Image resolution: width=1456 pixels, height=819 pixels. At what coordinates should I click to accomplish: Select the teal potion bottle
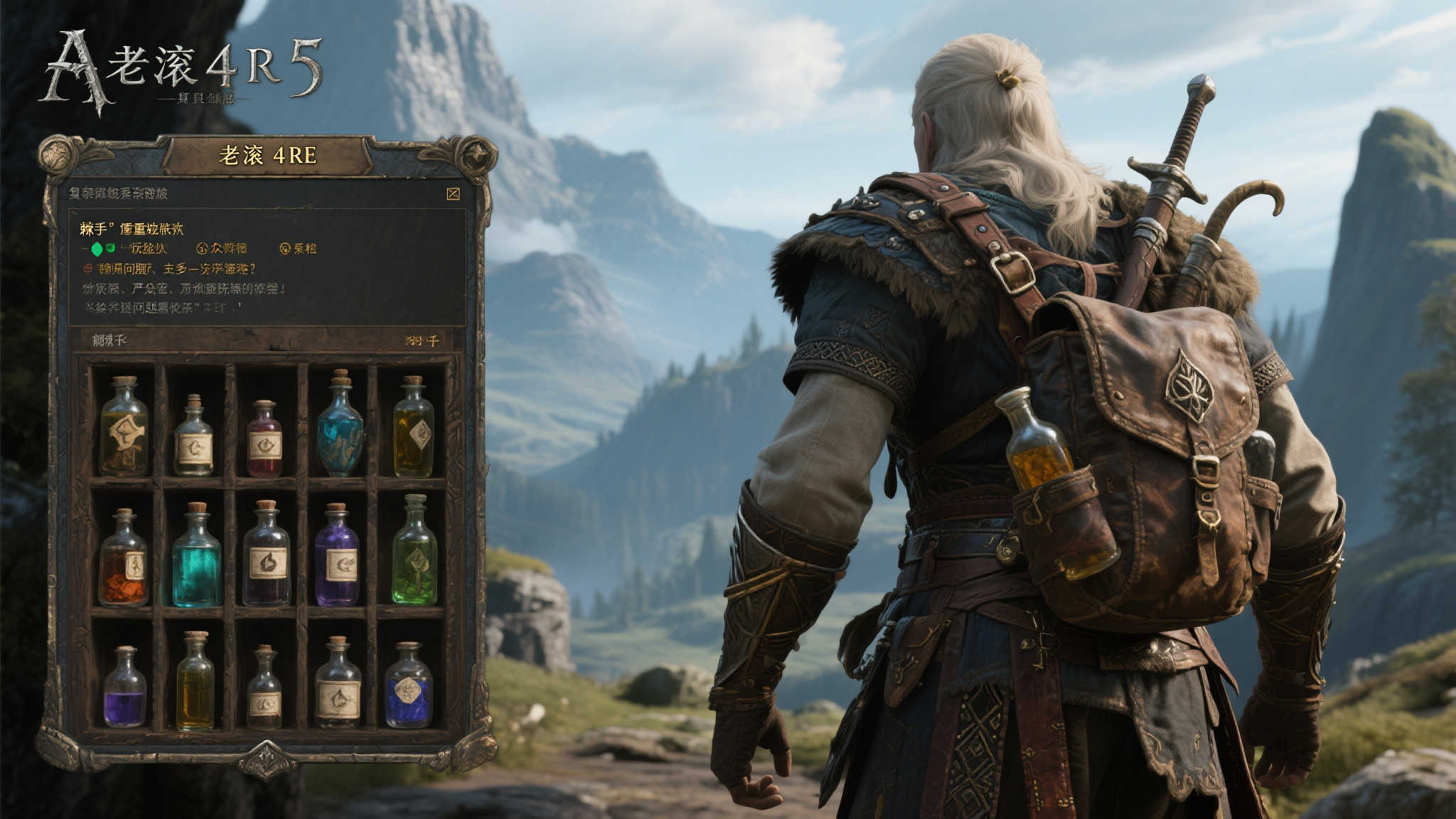(197, 557)
